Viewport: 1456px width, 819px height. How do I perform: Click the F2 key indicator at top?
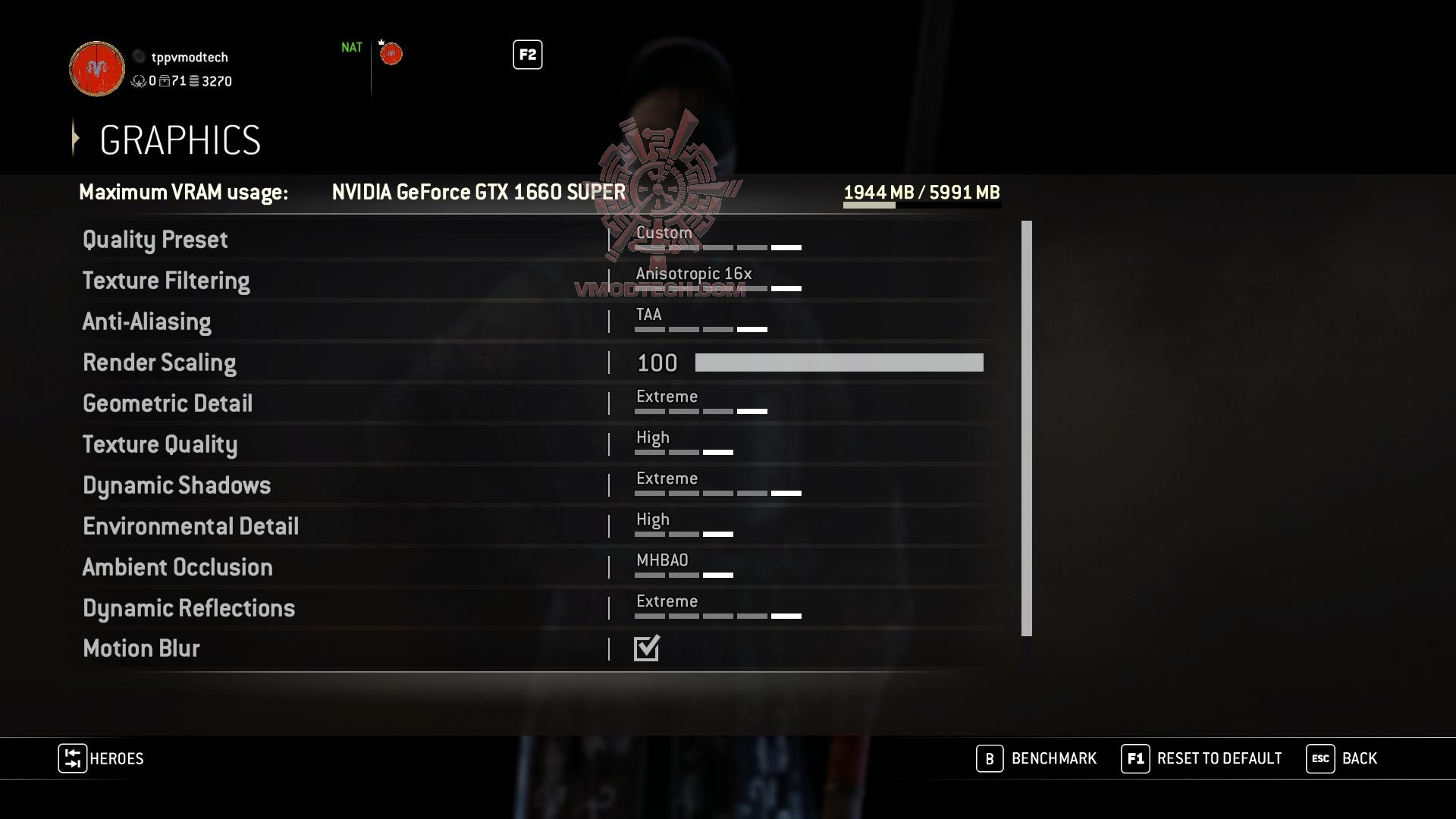527,55
